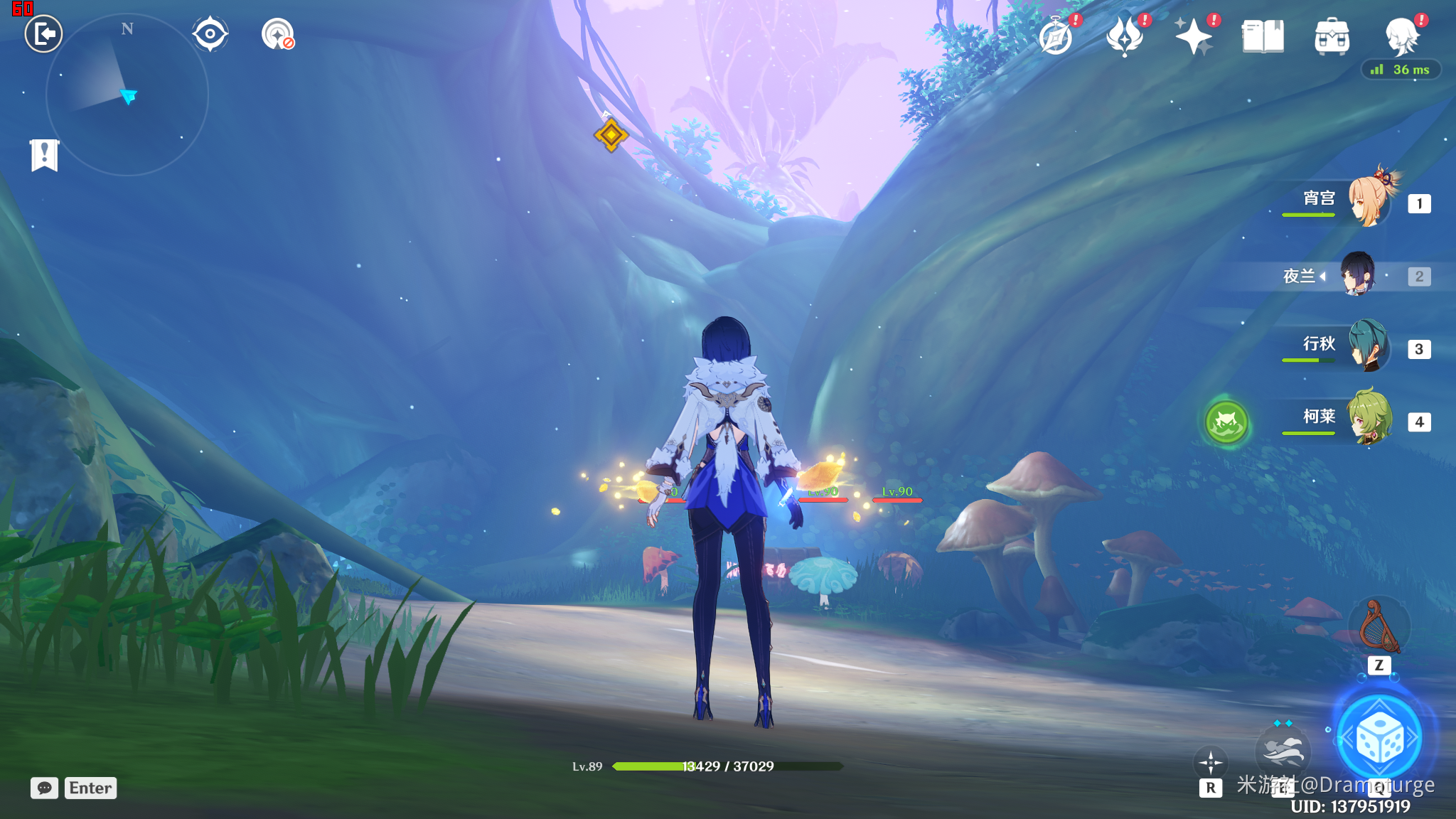Open the inventory backpack icon
Image resolution: width=1456 pixels, height=819 pixels.
pos(1332,37)
